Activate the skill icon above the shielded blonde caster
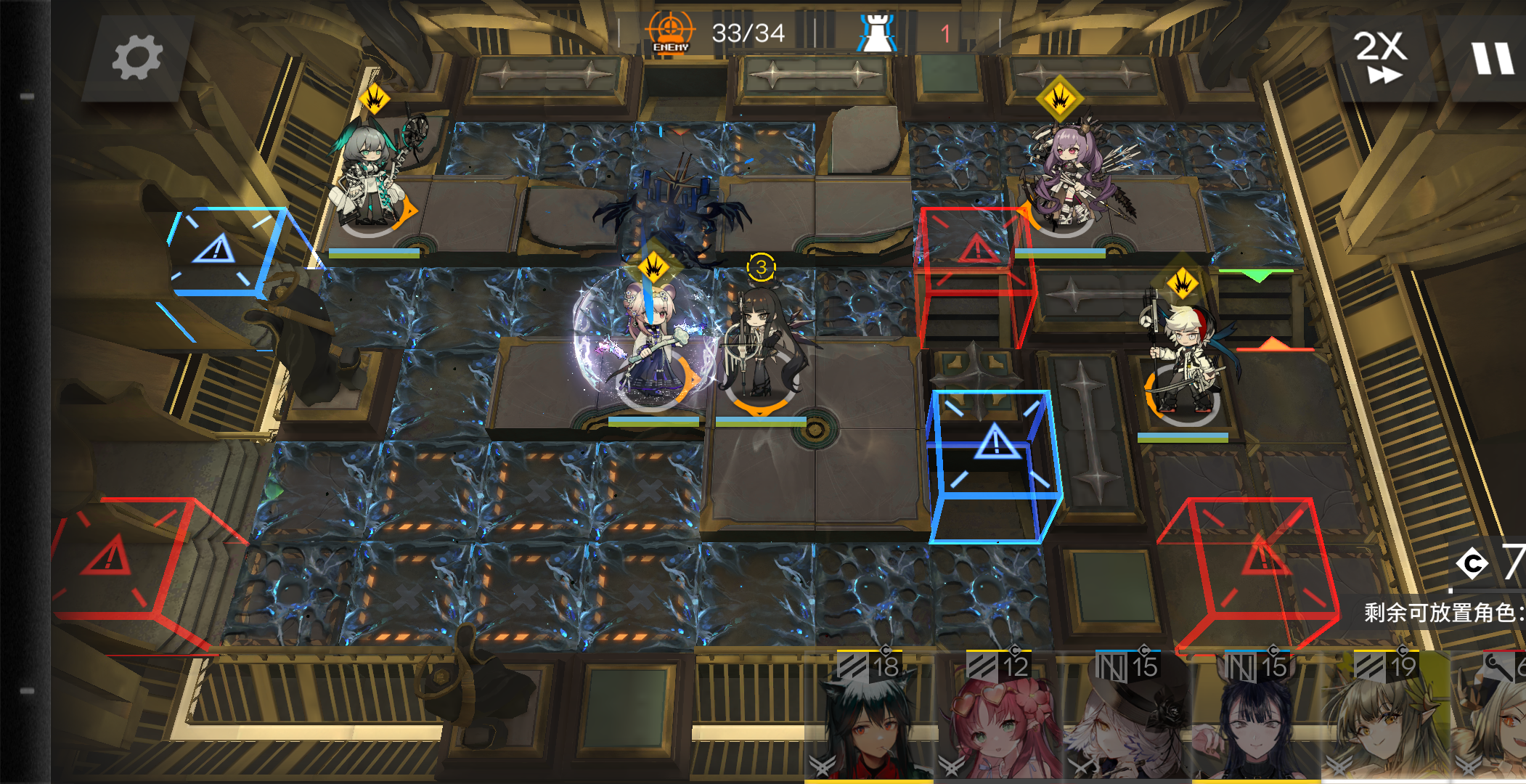The width and height of the screenshot is (1526, 784). [x=653, y=266]
